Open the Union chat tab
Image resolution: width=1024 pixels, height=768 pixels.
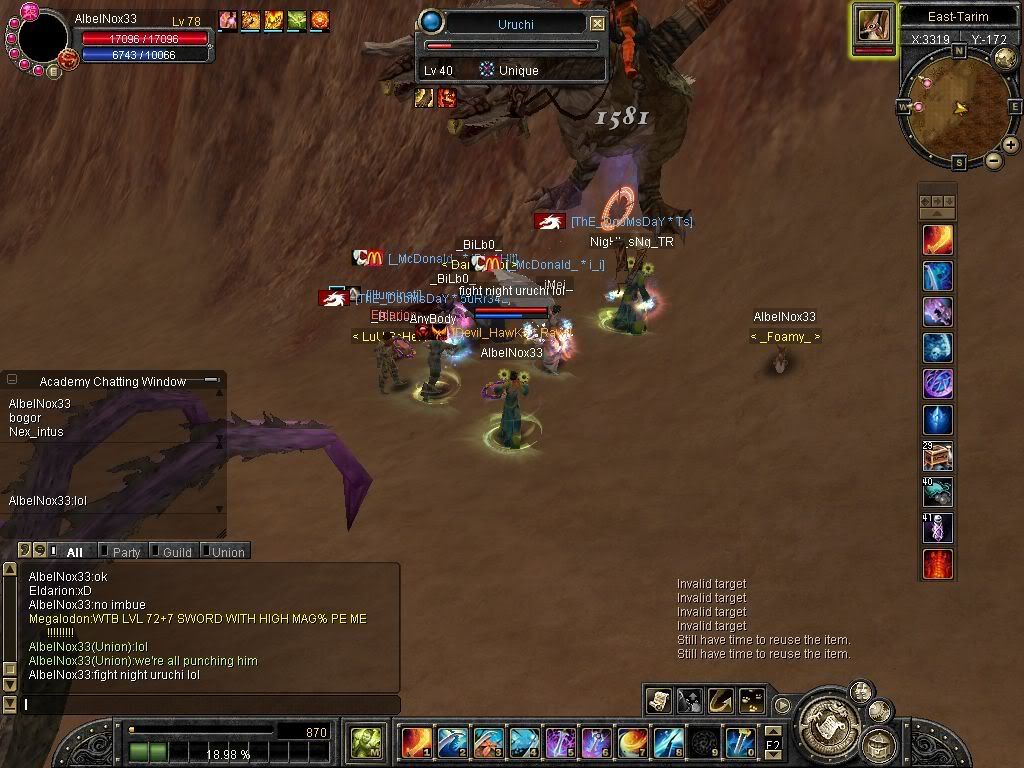point(226,551)
